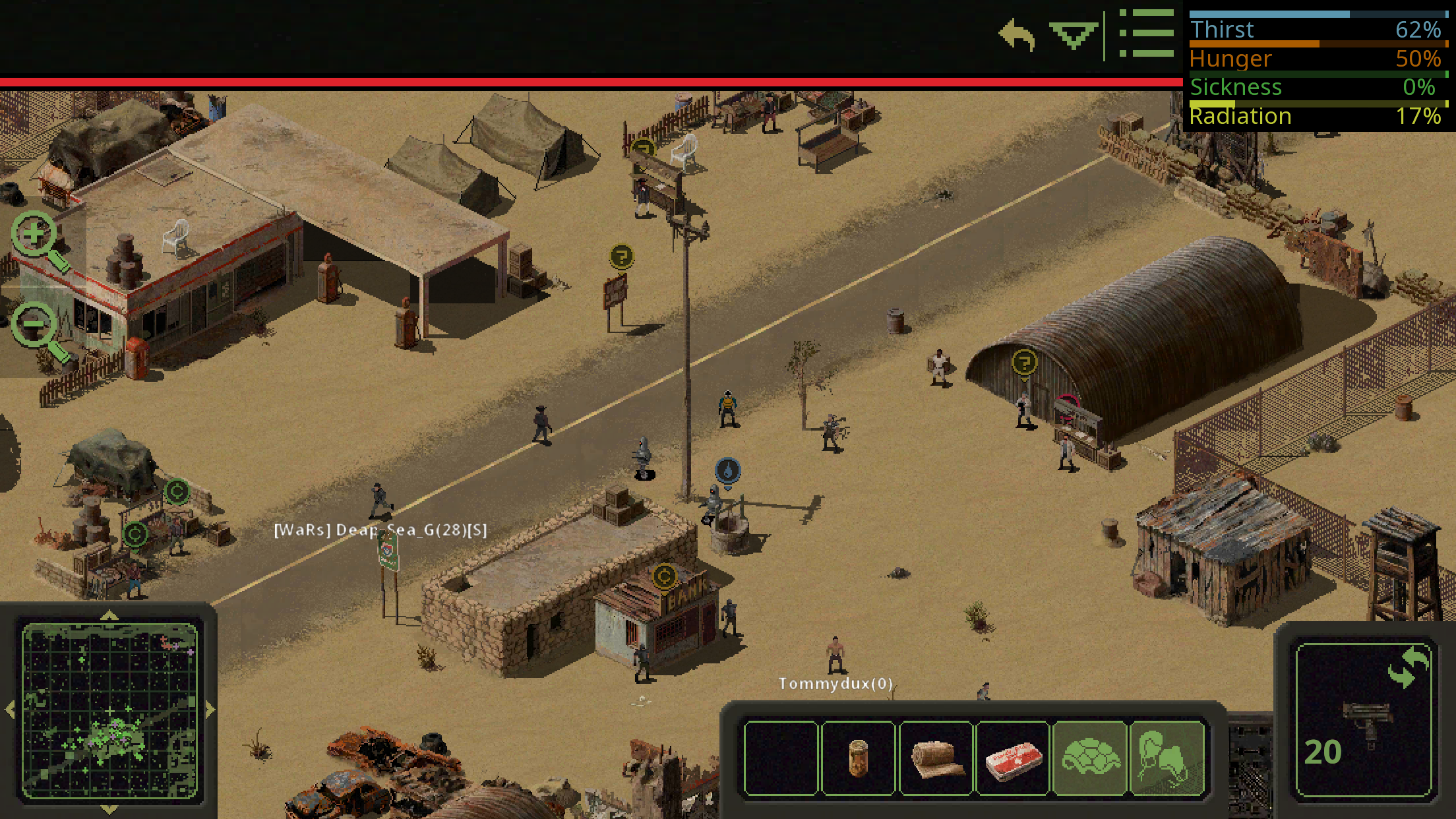Pan minimap using the right arrow

coord(210,710)
